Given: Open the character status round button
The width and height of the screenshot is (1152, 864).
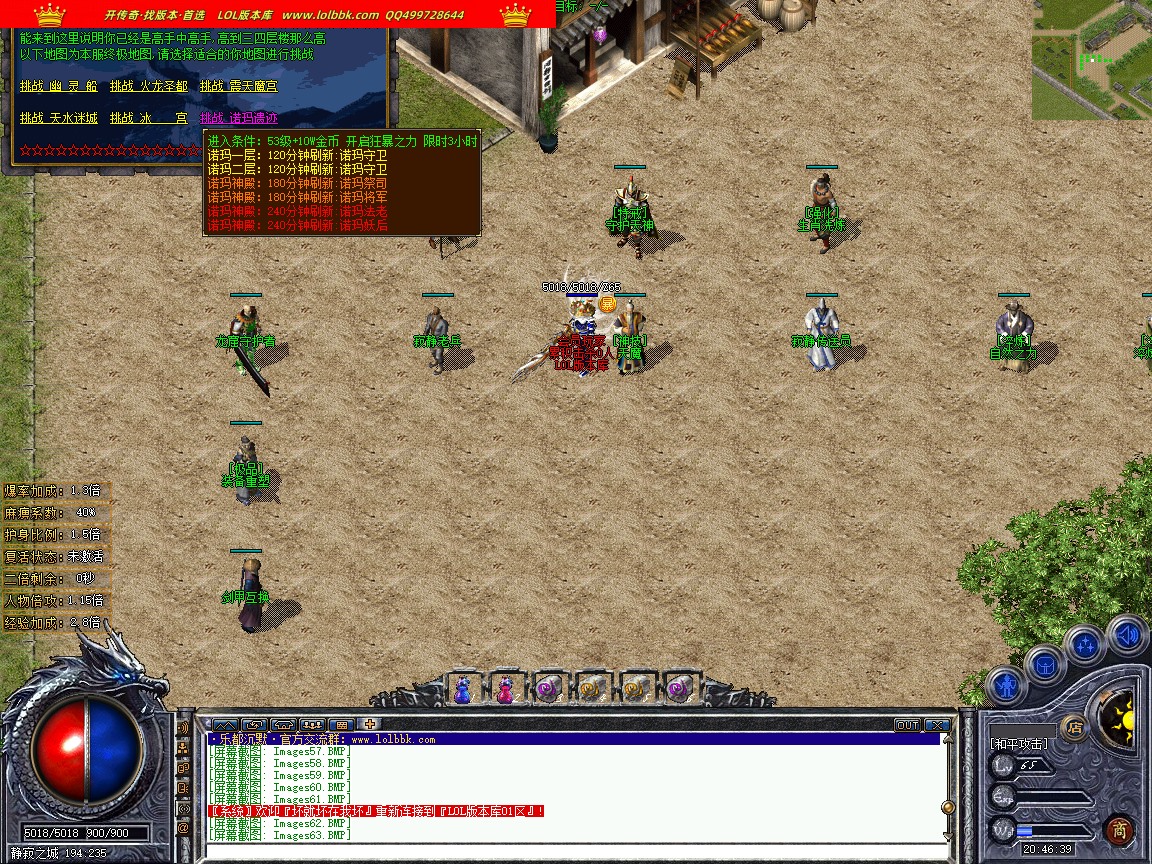Looking at the screenshot, I should 1004,688.
